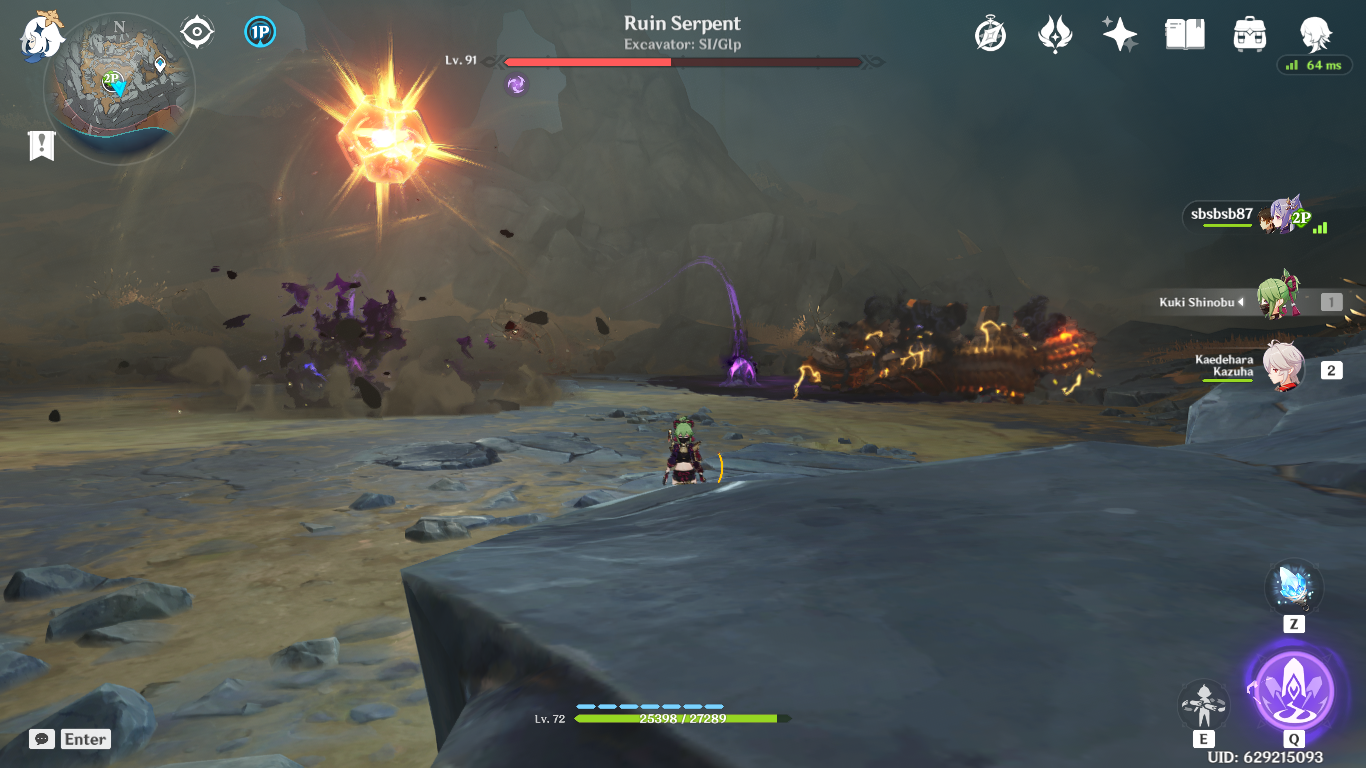Viewport: 1366px width, 768px height.
Task: Open the Wish screen
Action: click(1119, 33)
